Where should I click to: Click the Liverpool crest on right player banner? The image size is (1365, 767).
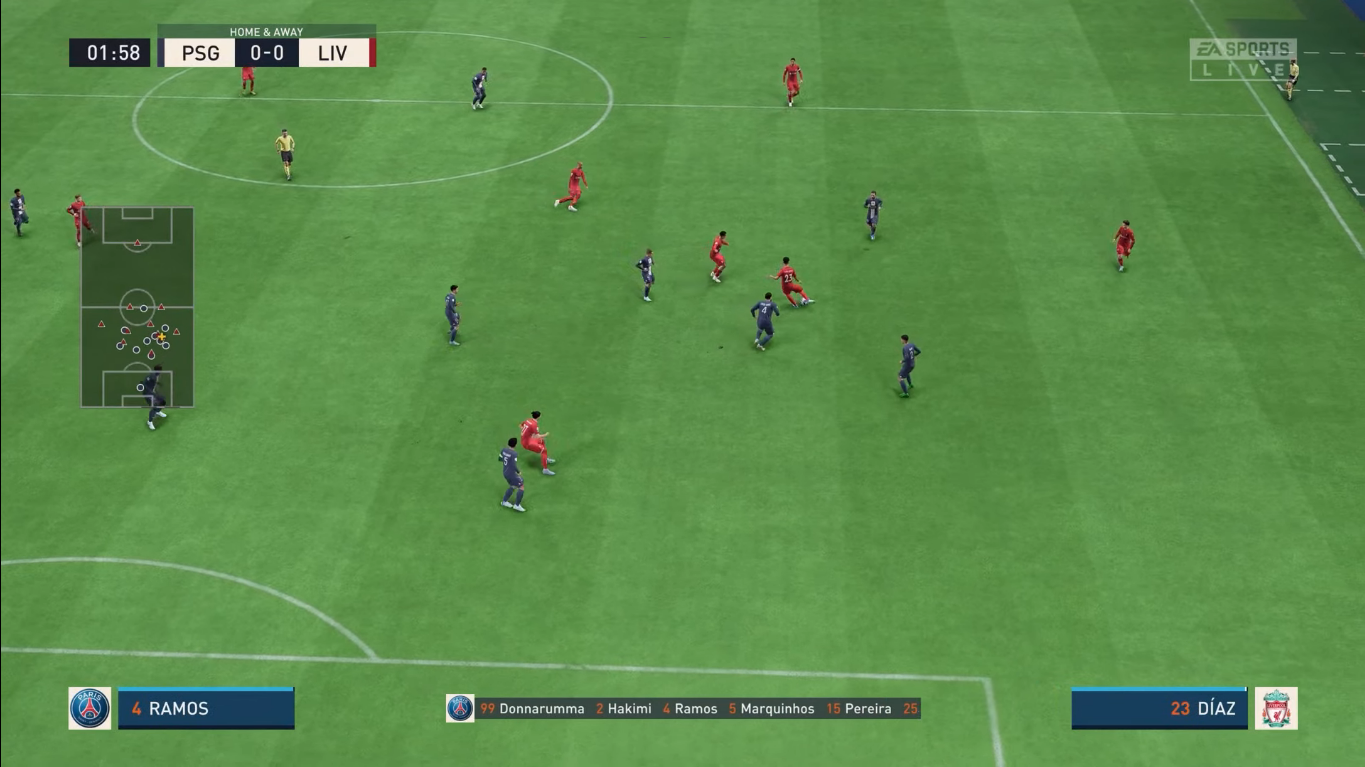click(x=1279, y=707)
